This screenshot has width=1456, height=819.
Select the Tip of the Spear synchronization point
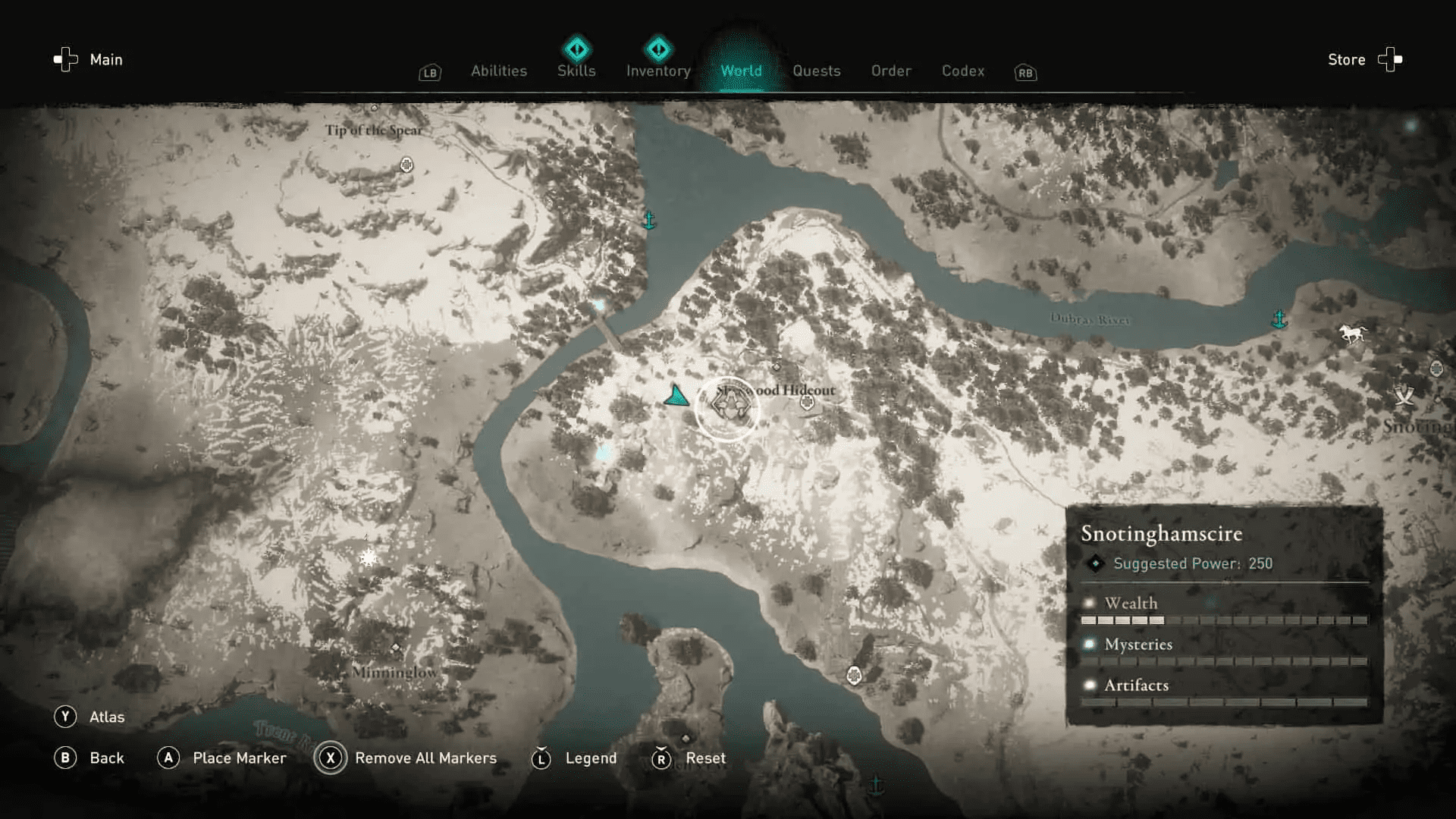[406, 163]
